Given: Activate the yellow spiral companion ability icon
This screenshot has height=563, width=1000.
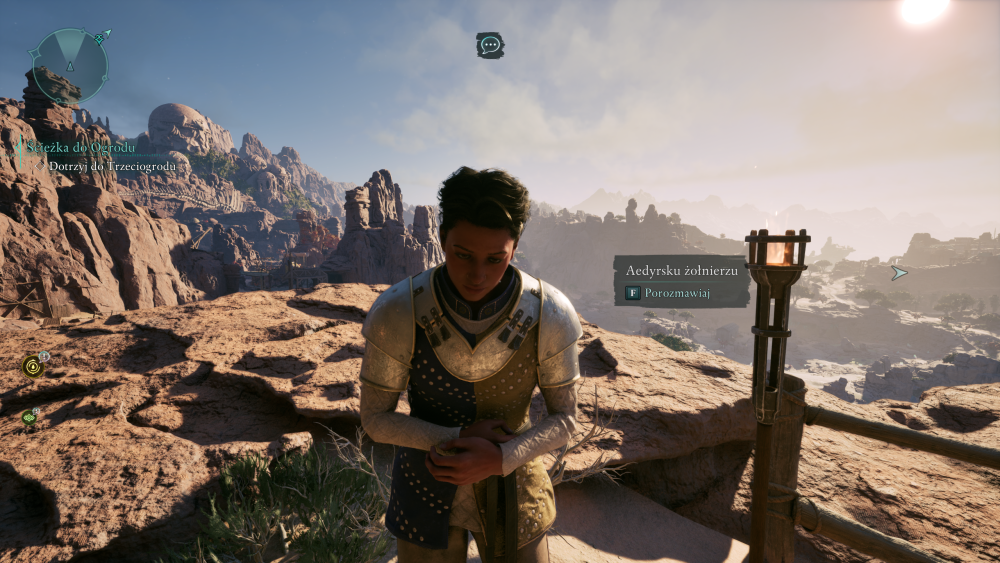Looking at the screenshot, I should click(33, 366).
